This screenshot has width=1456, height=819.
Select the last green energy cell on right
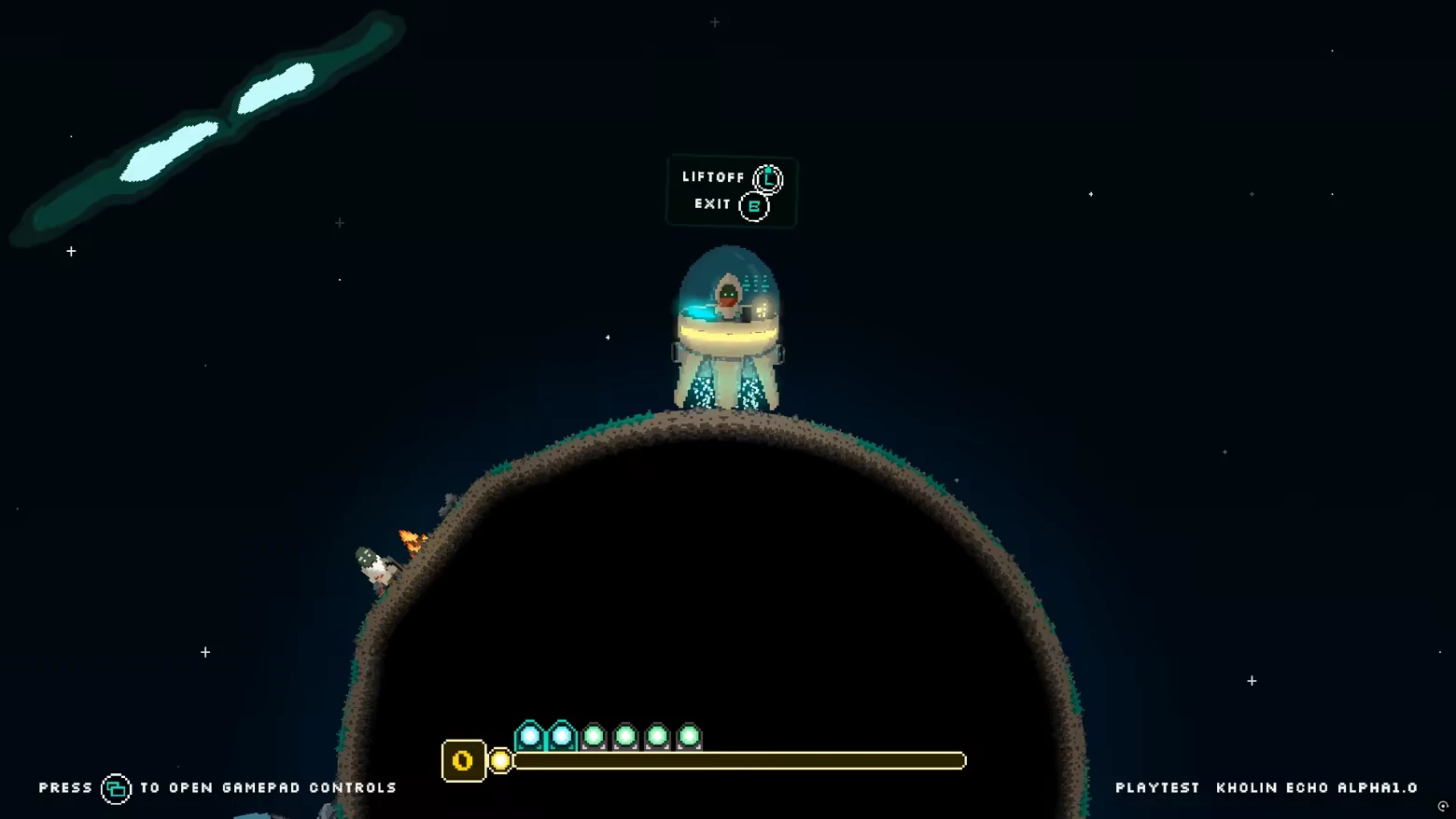688,738
